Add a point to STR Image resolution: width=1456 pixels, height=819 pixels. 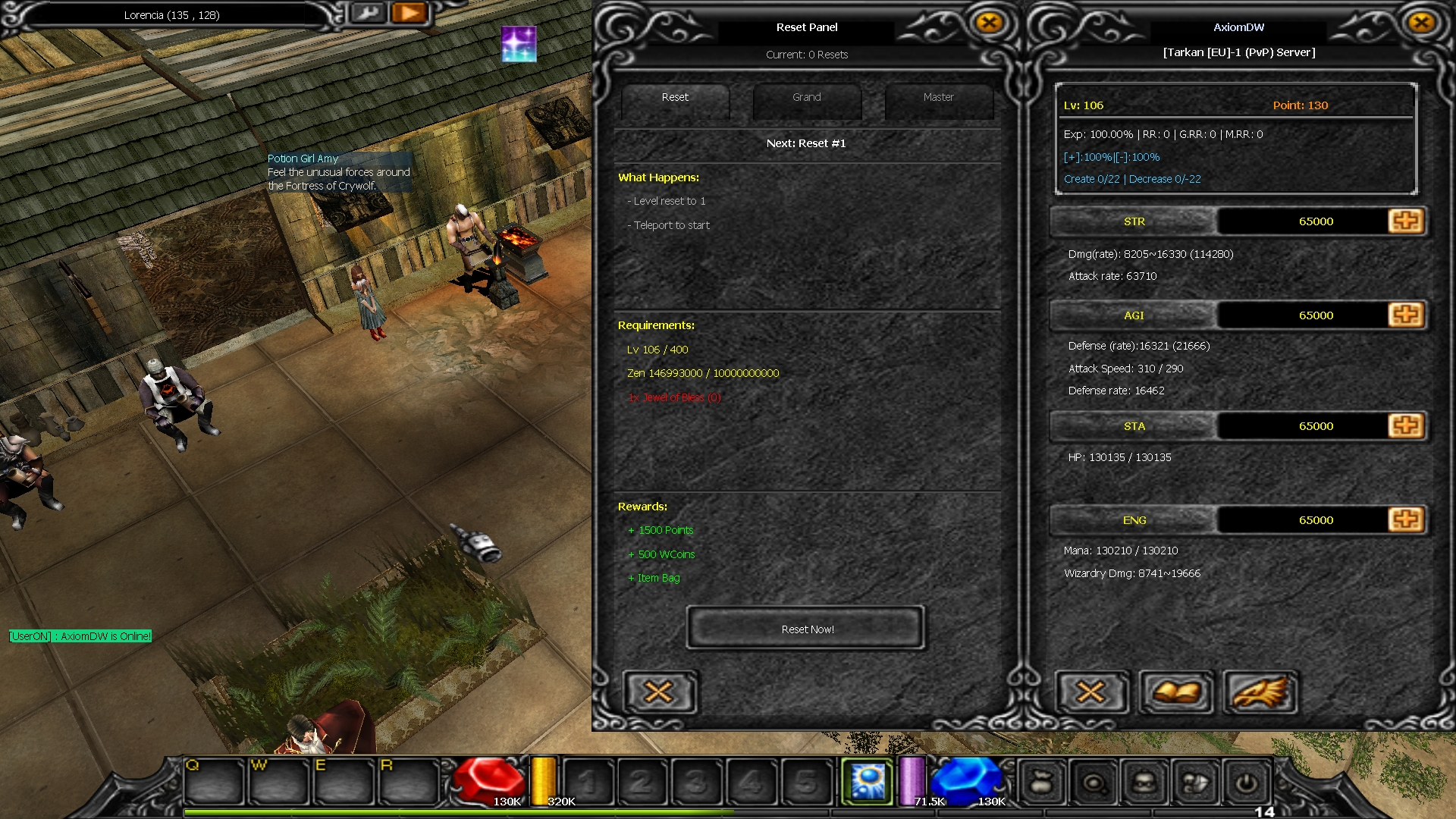[1405, 221]
